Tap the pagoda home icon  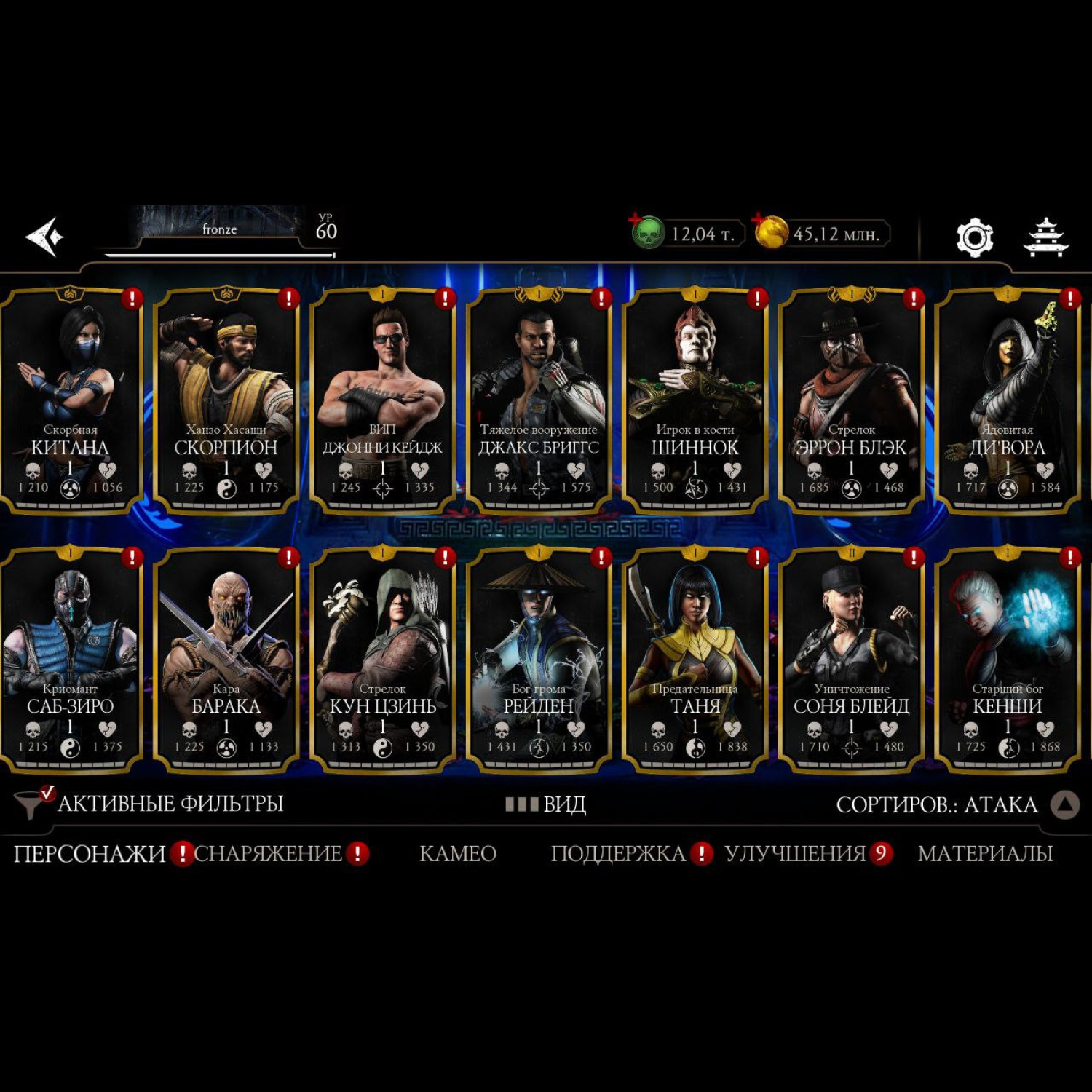pyautogui.click(x=1045, y=237)
